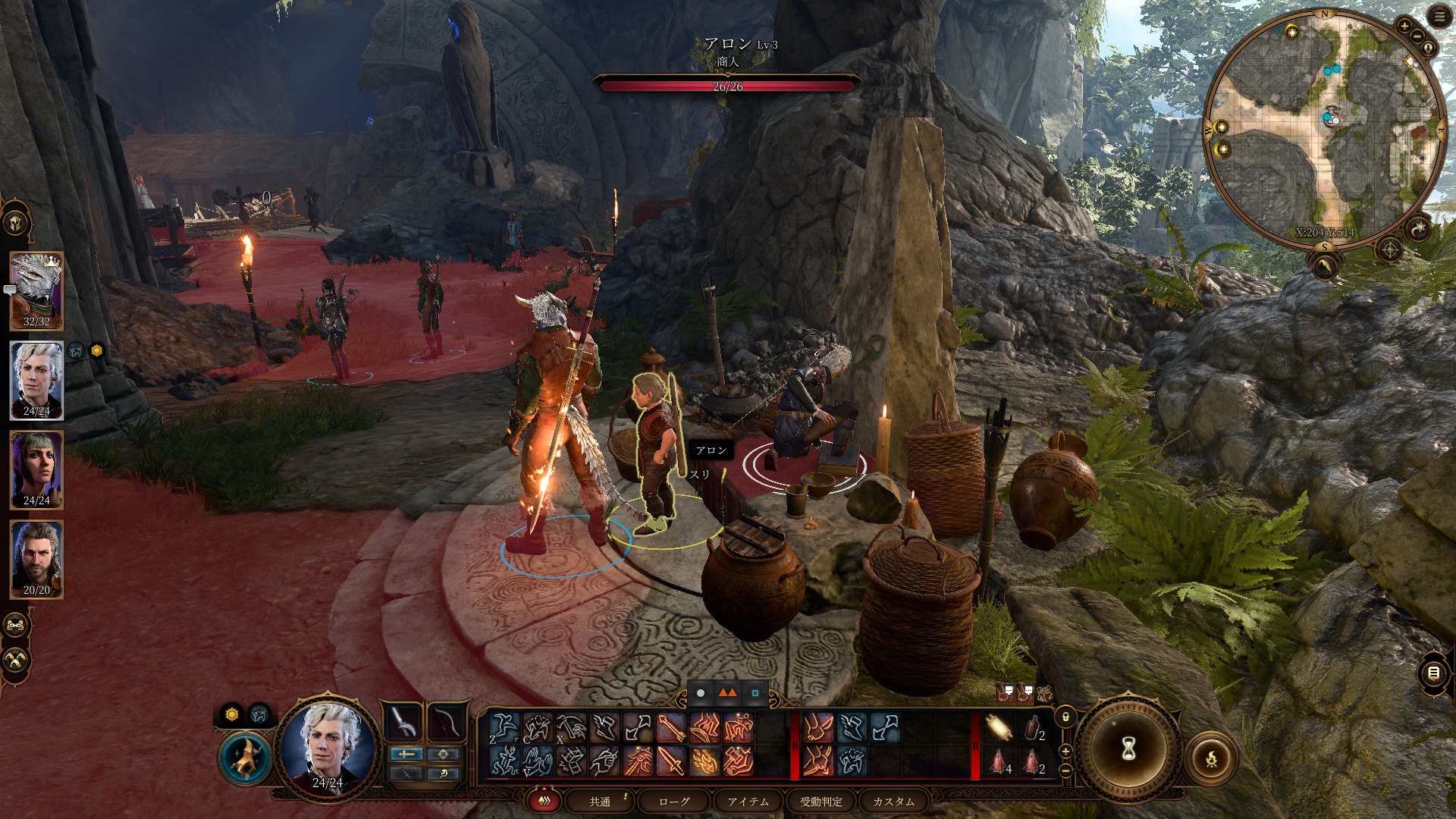Open the カスタム hotbar tab
This screenshot has width=1456, height=819.
[893, 802]
